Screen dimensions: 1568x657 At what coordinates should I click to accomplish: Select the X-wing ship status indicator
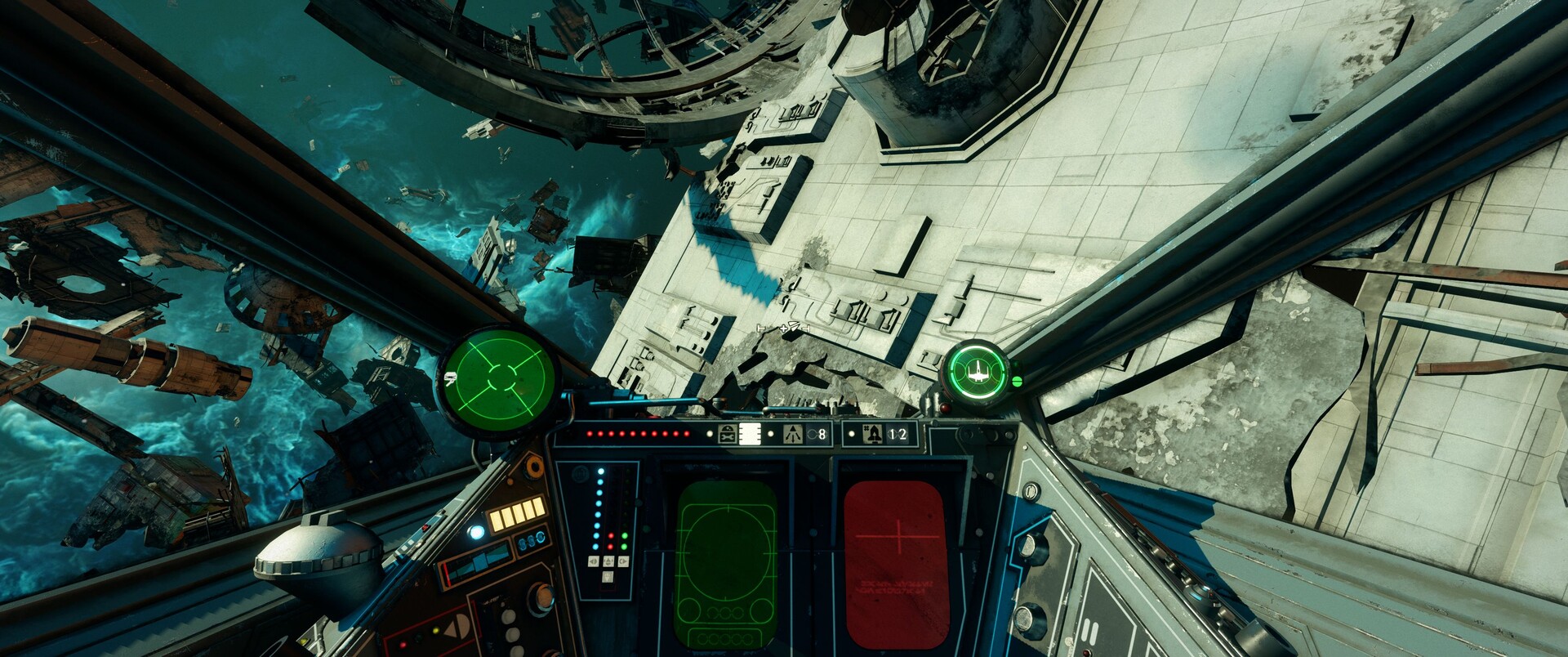coord(976,373)
